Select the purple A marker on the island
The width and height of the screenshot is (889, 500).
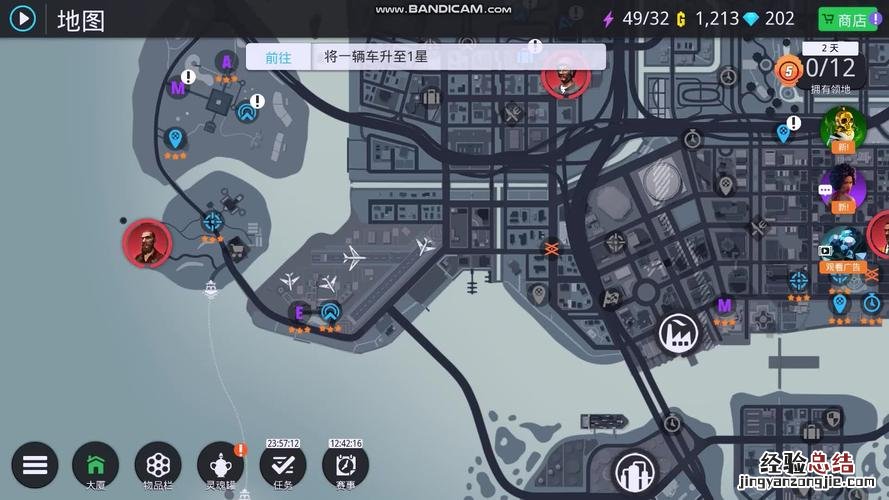click(227, 62)
